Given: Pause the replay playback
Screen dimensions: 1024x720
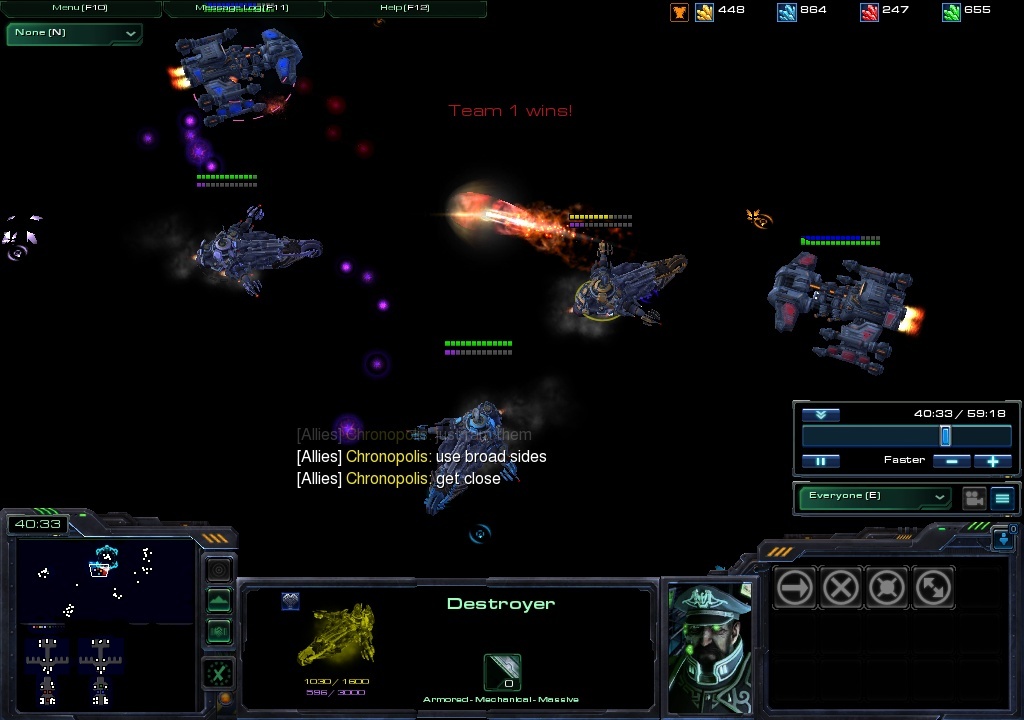Looking at the screenshot, I should (820, 461).
